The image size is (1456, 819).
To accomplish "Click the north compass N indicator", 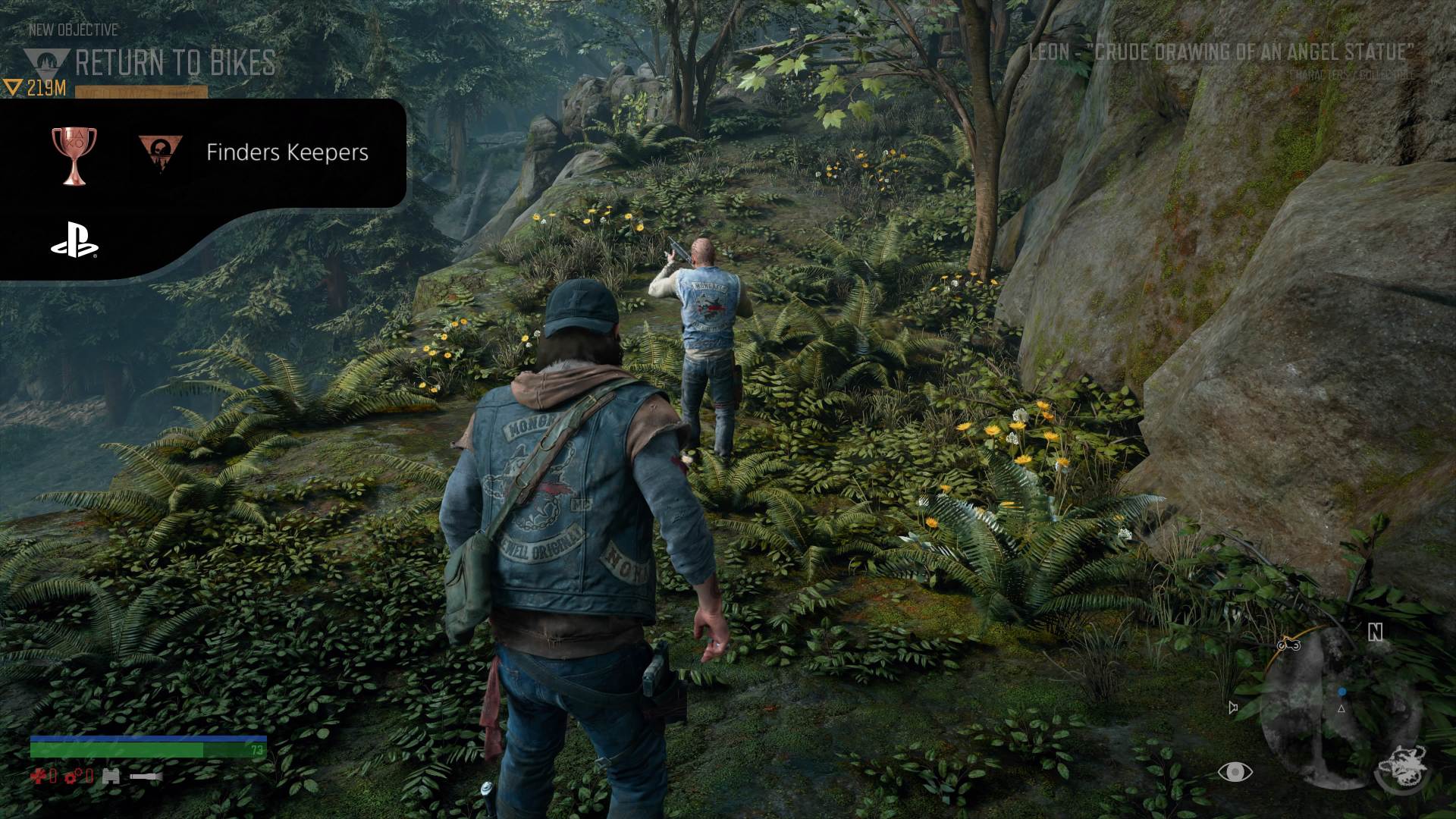I will point(1375,632).
